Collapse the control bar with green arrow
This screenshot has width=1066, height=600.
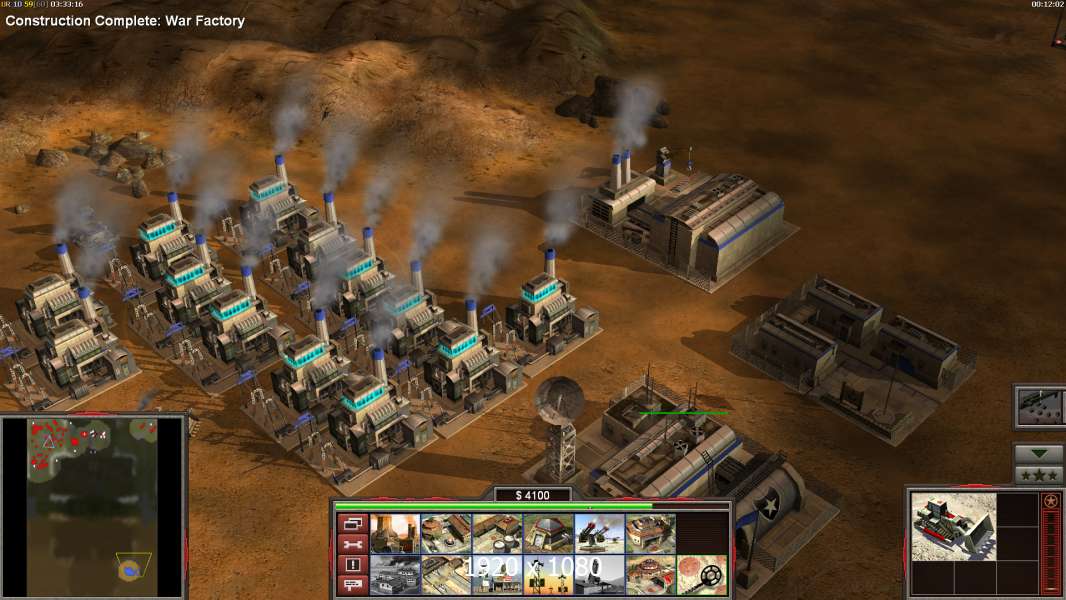click(x=1039, y=453)
